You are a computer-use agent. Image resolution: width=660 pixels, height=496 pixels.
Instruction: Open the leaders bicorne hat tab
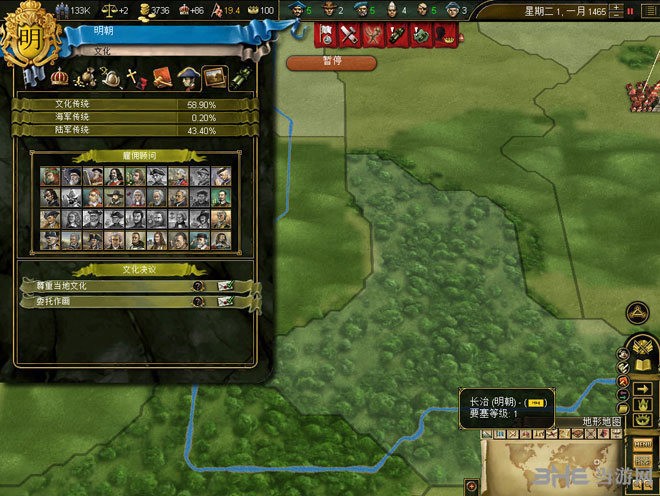click(x=188, y=77)
